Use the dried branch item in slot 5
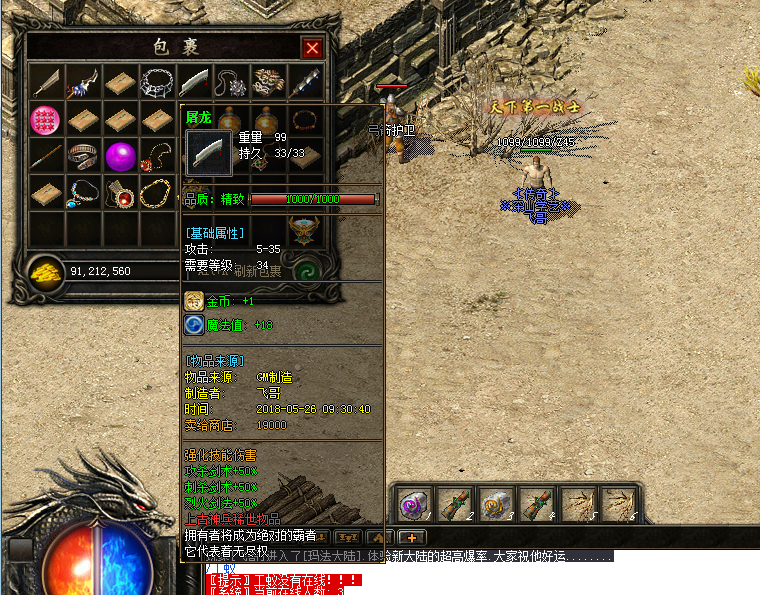760x595 pixels. click(x=577, y=503)
